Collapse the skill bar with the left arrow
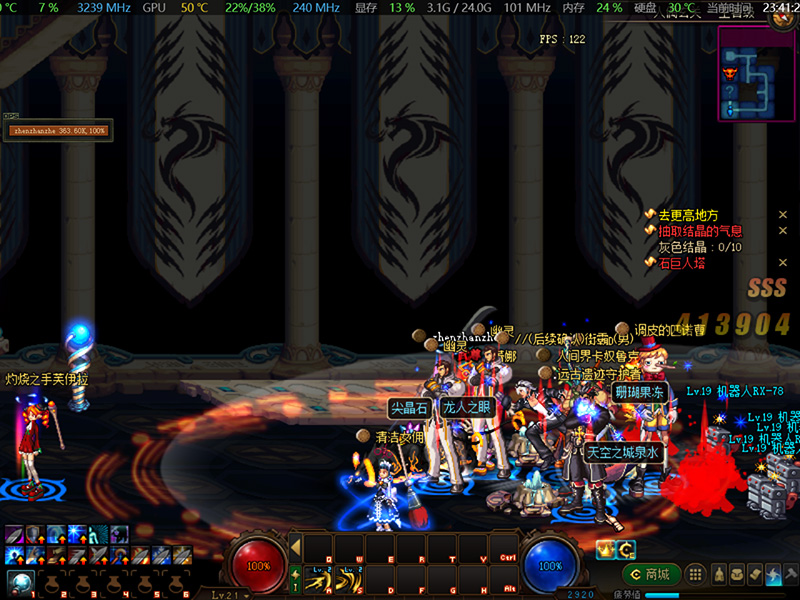 [295, 548]
